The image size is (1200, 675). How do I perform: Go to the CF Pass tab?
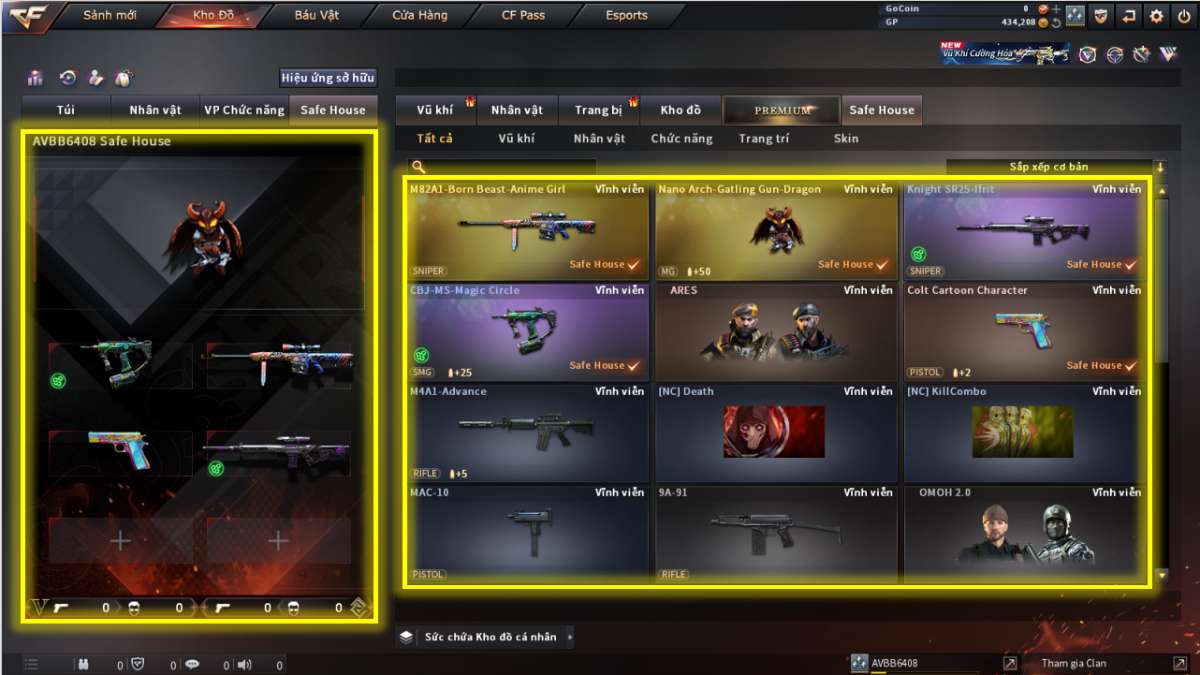(x=523, y=15)
